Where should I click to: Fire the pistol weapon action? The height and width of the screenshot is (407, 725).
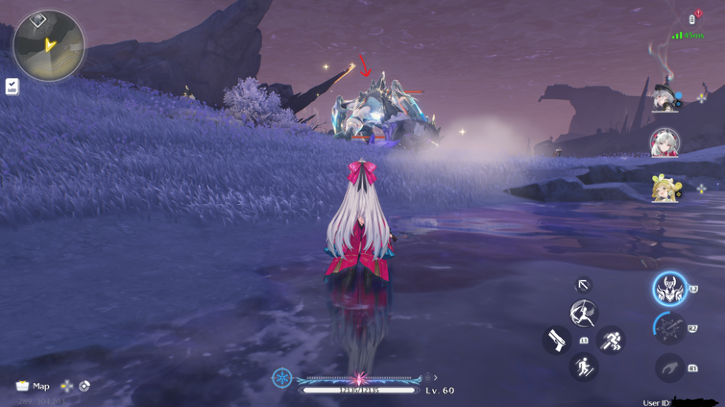(557, 340)
